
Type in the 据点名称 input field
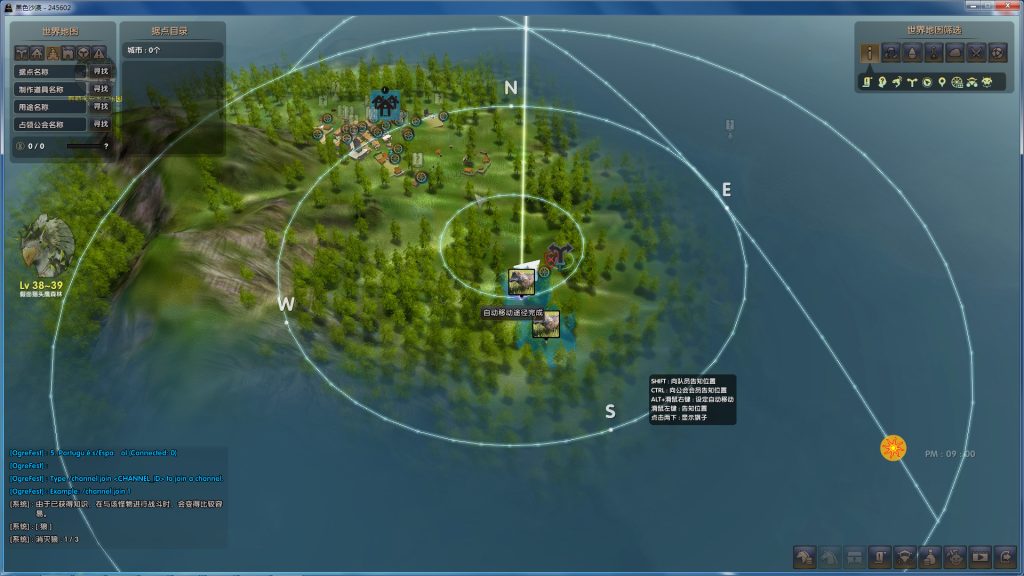(51, 72)
